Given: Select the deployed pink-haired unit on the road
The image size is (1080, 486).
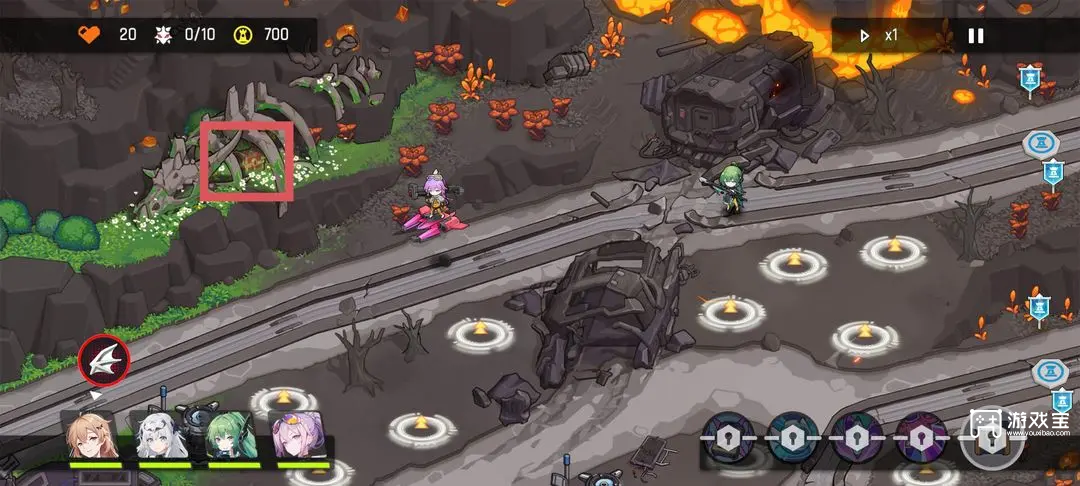Looking at the screenshot, I should tap(438, 203).
